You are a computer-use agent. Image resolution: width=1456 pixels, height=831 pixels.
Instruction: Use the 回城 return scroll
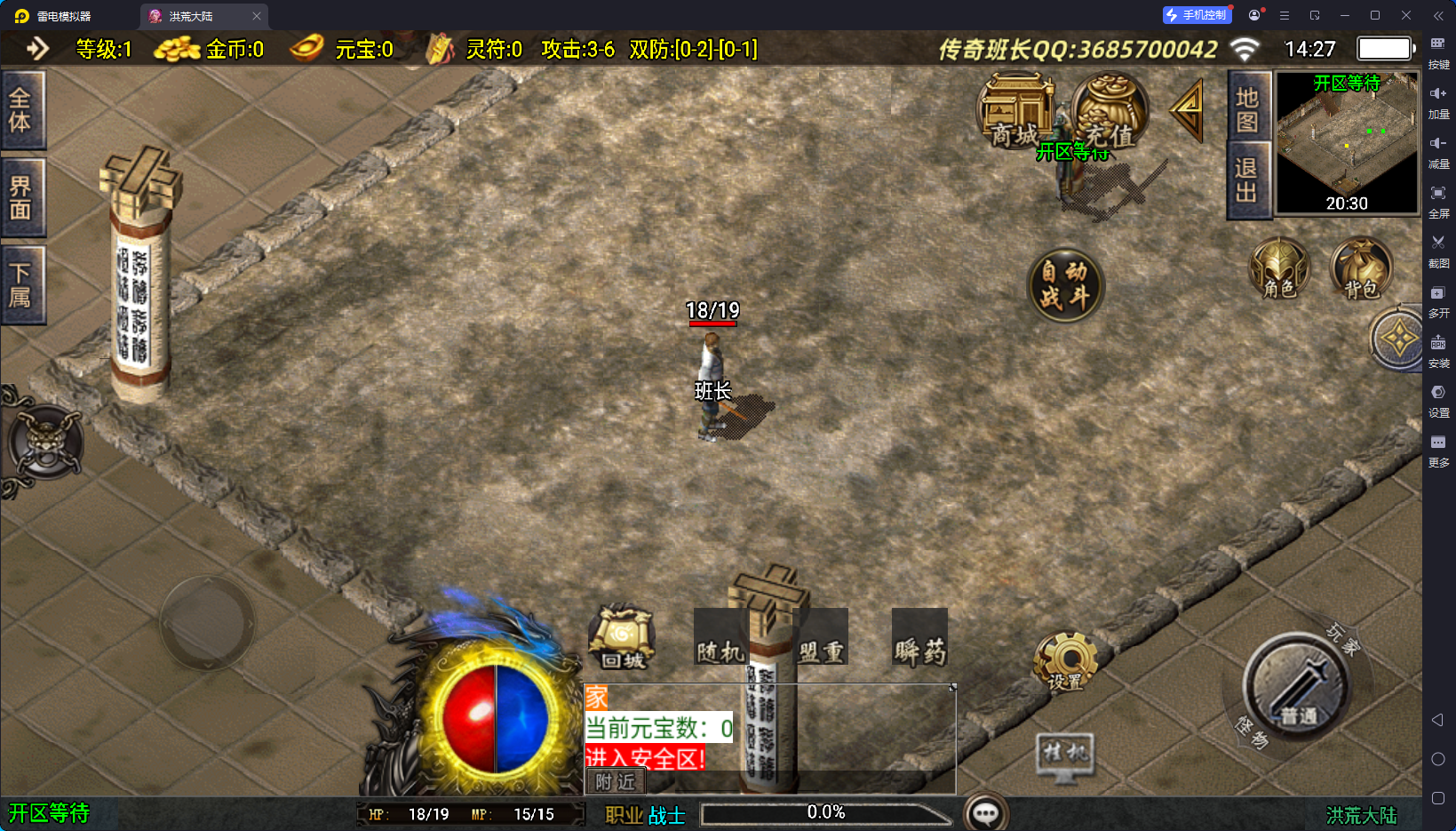[x=622, y=637]
